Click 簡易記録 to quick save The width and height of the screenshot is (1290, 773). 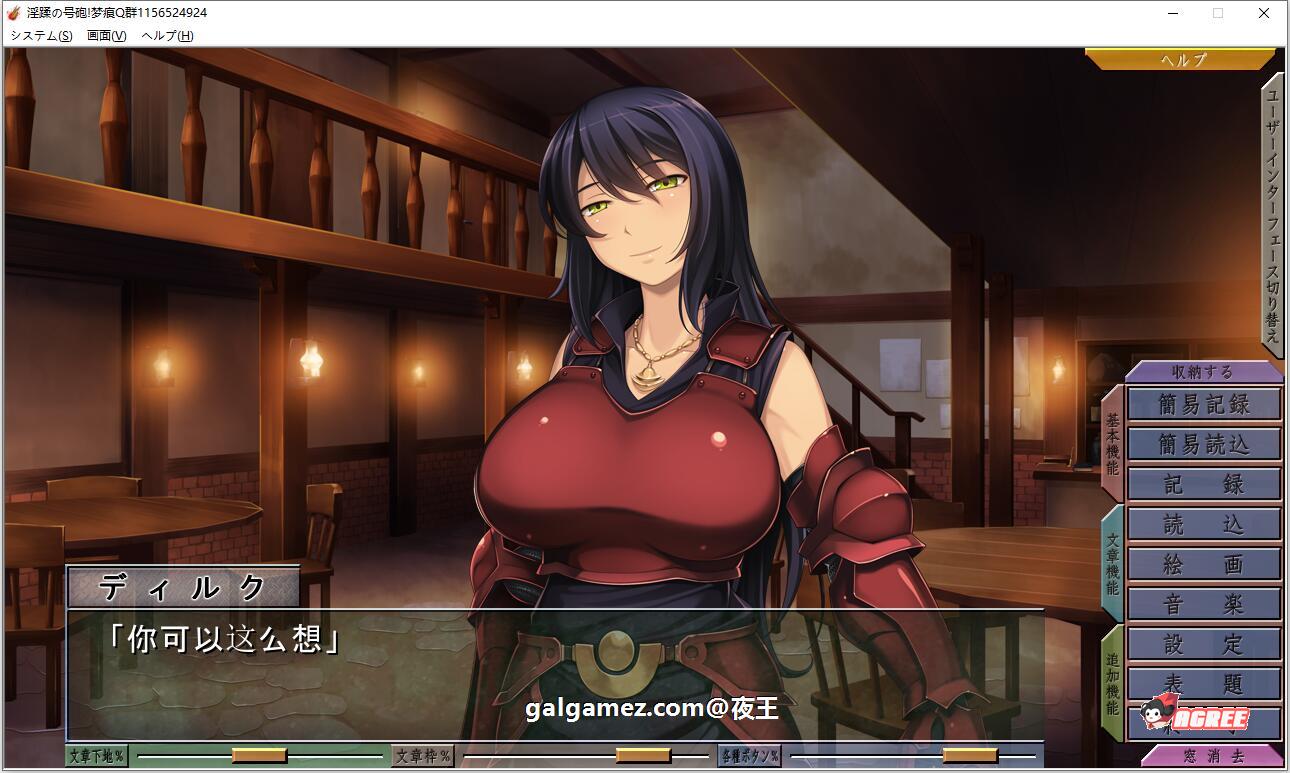pos(1204,404)
